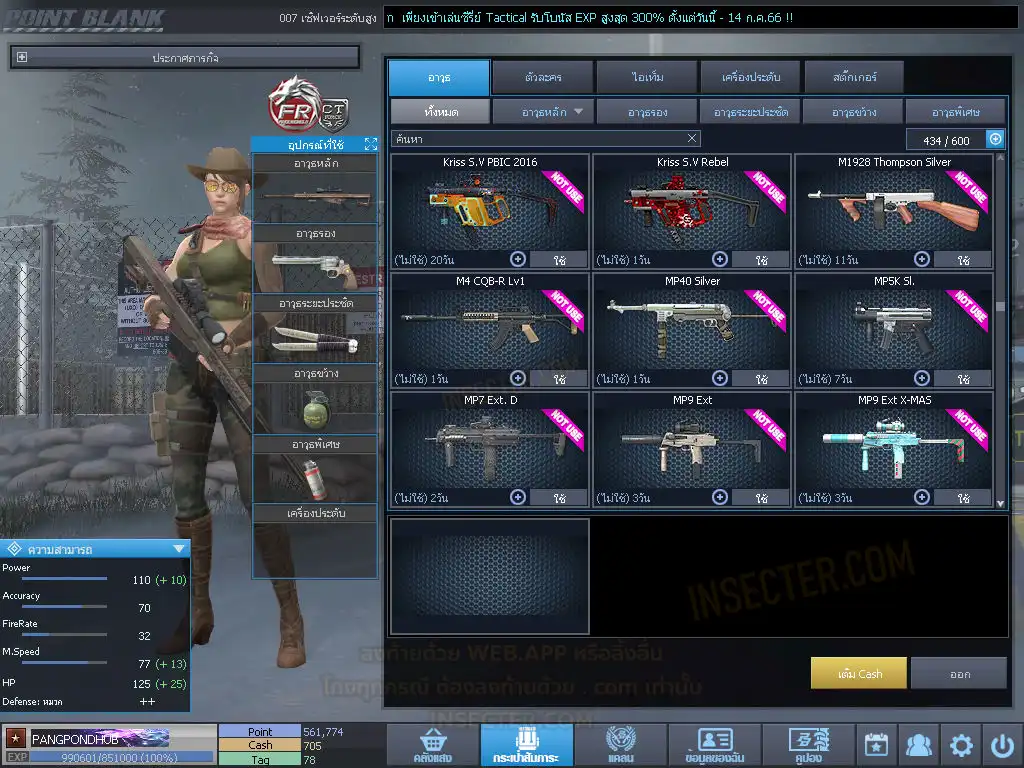Select the Kriss S.V PBIC 2016 weapon
Image resolution: width=1024 pixels, height=768 pixels.
490,205
